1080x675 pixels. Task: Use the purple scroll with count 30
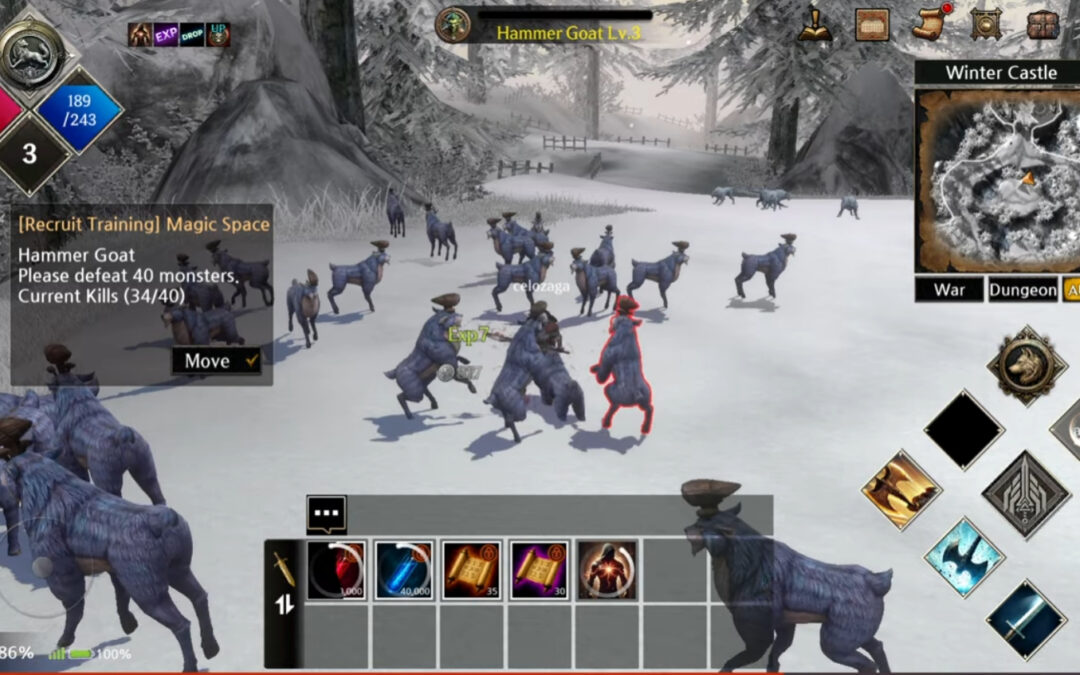pyautogui.click(x=540, y=570)
